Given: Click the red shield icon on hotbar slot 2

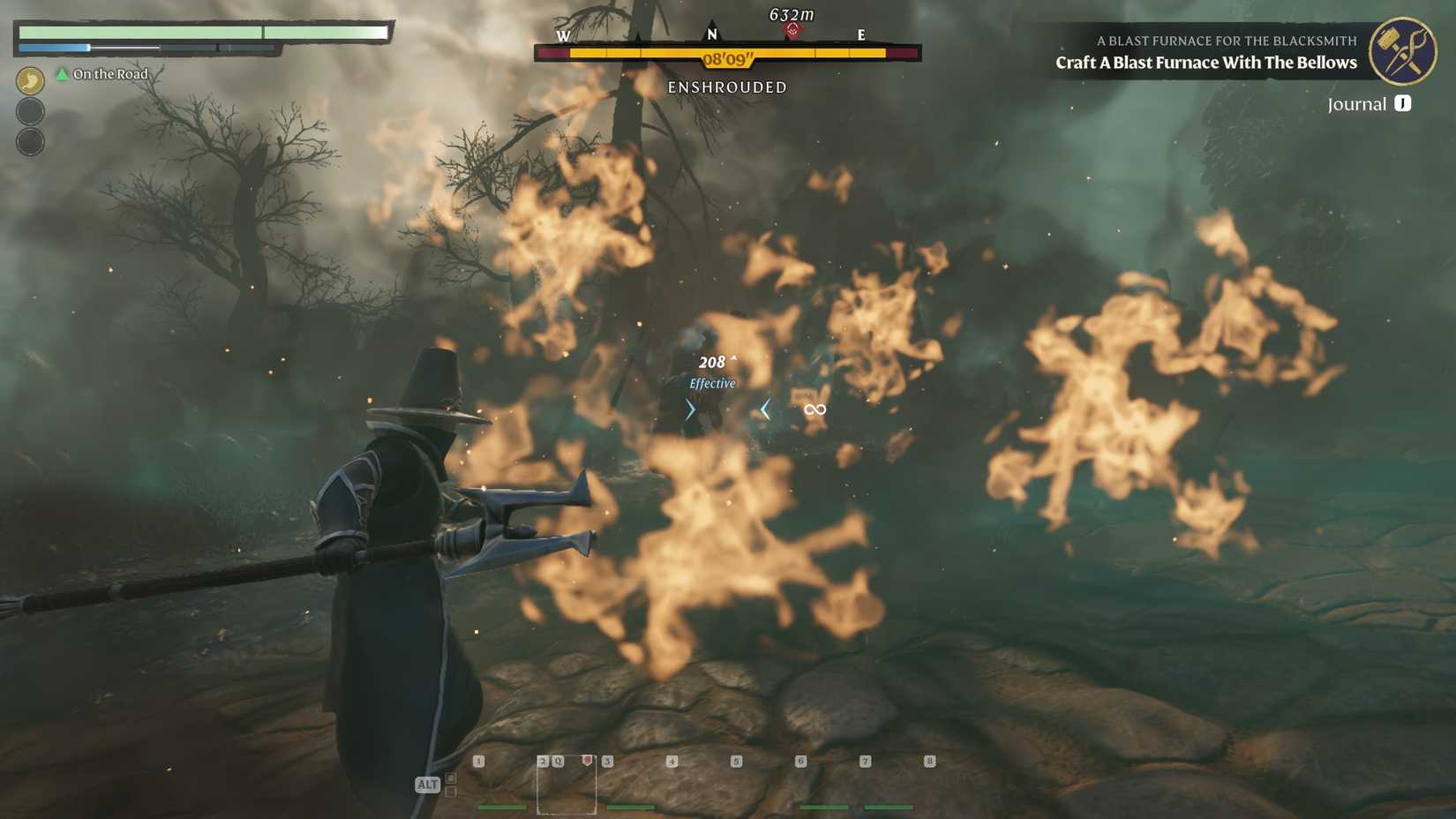Looking at the screenshot, I should click(587, 760).
